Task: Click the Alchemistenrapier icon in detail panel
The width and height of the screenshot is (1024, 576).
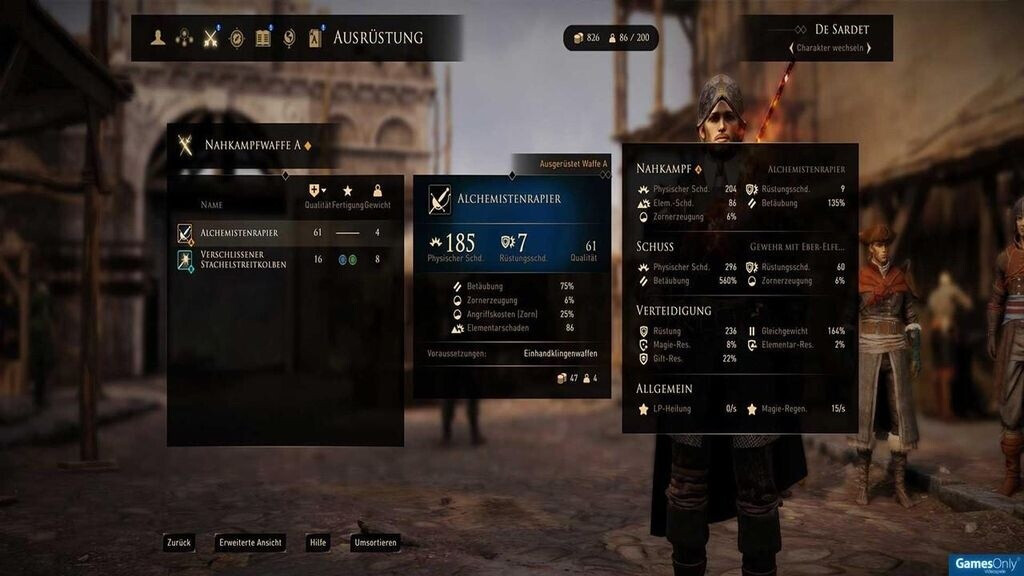Action: pyautogui.click(x=439, y=200)
